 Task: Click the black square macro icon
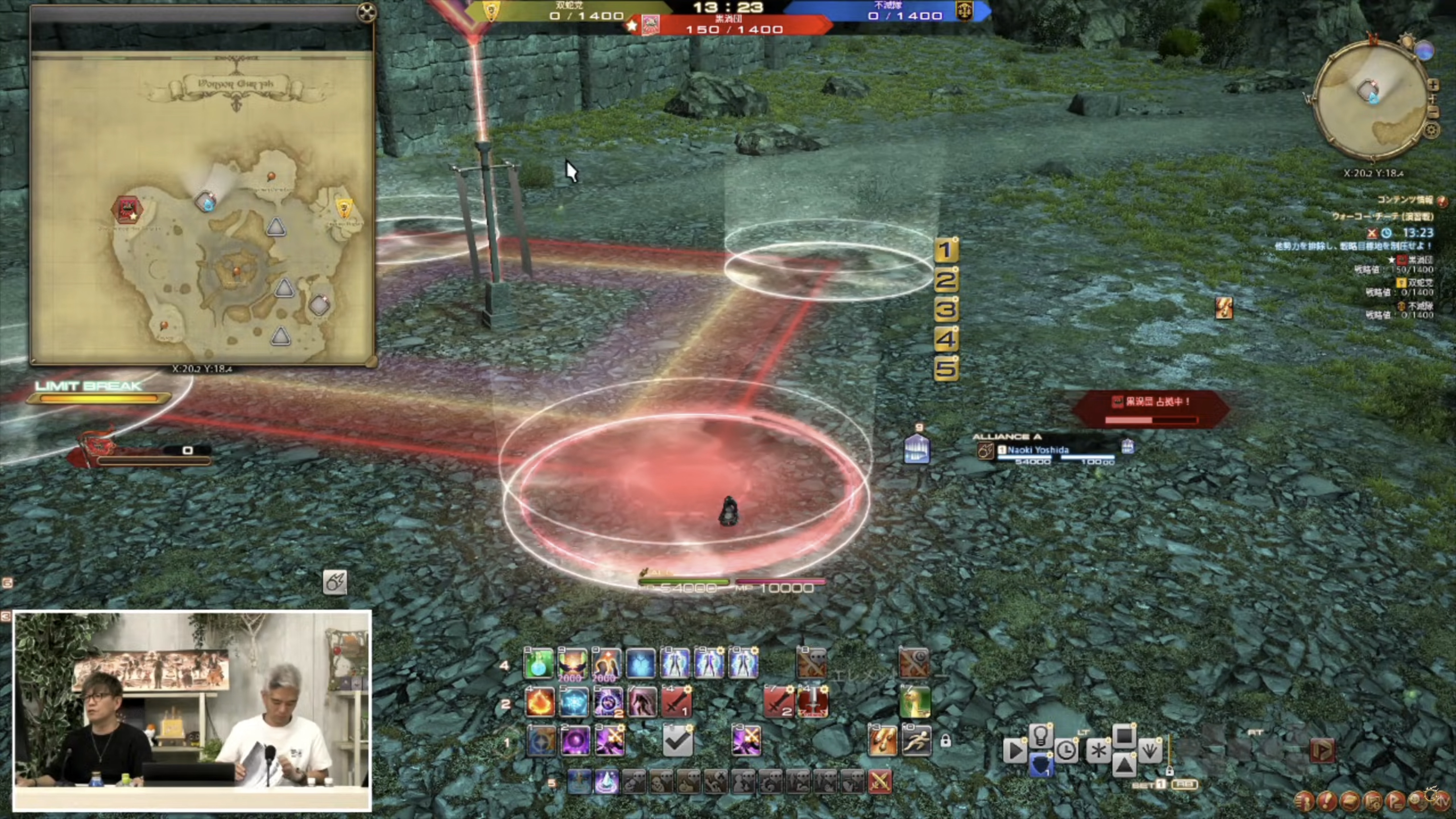(x=1124, y=735)
